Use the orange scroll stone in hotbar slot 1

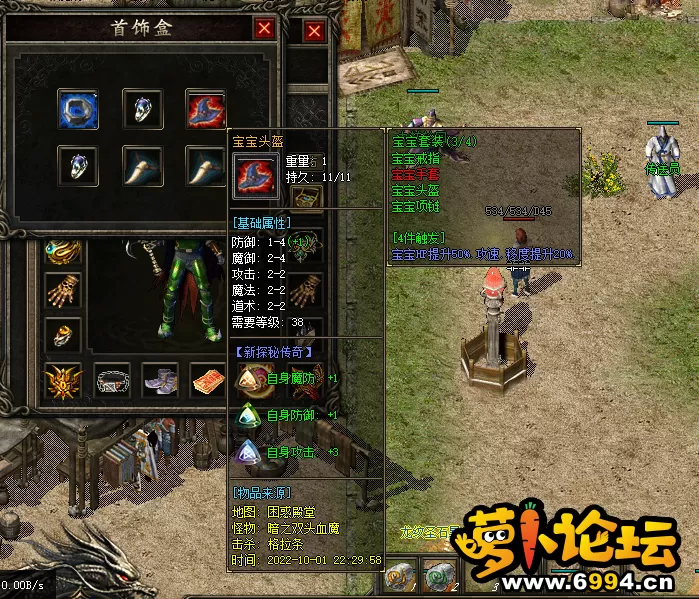(401, 577)
